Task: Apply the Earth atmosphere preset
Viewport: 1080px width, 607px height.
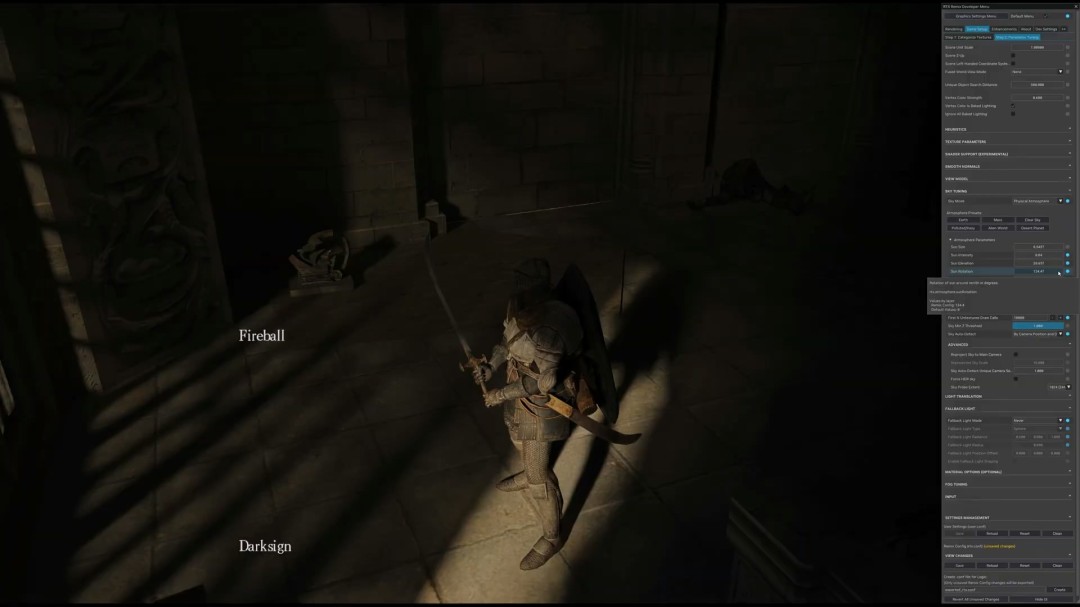Action: tap(963, 220)
